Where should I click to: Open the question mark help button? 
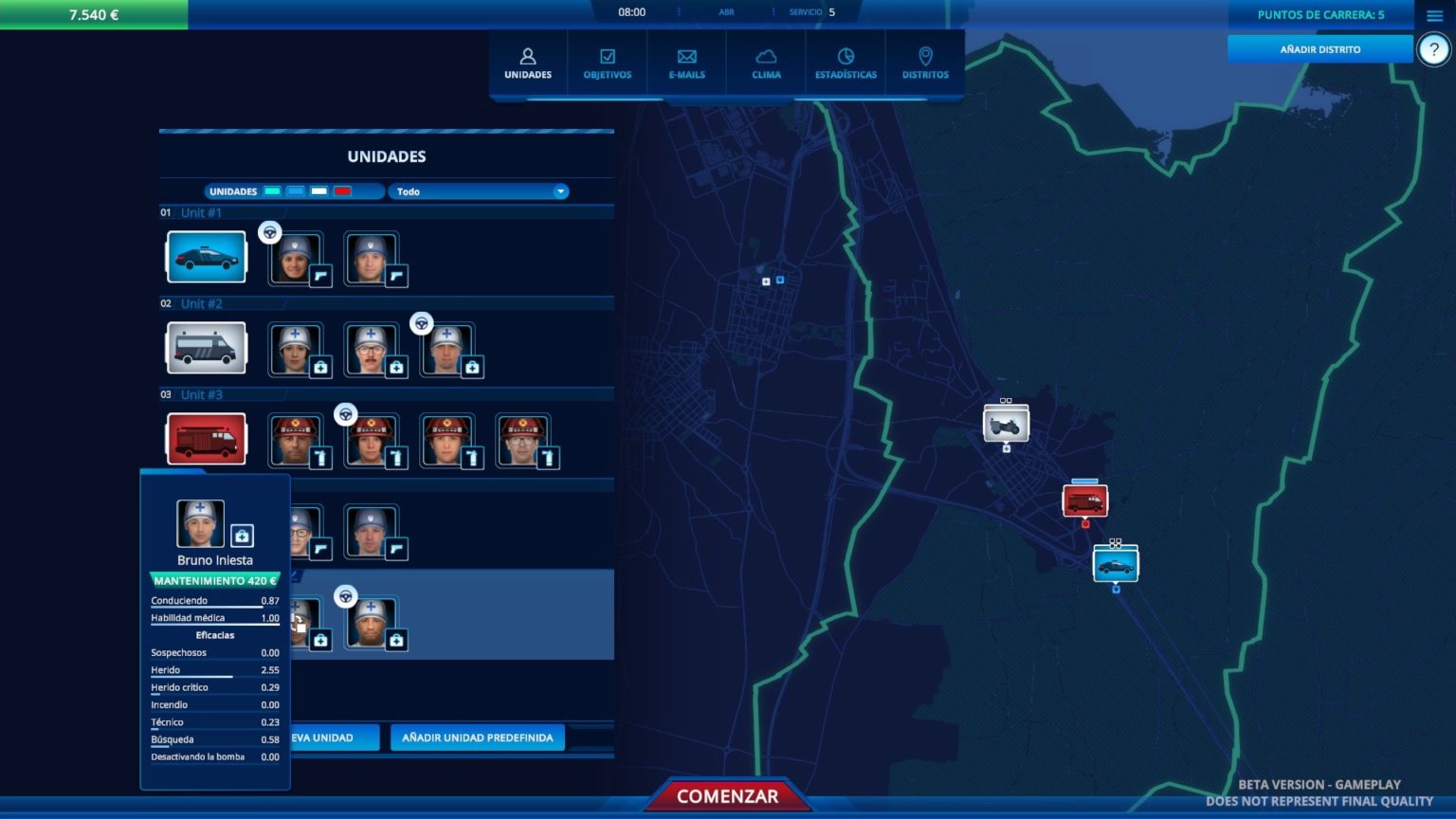coord(1433,50)
